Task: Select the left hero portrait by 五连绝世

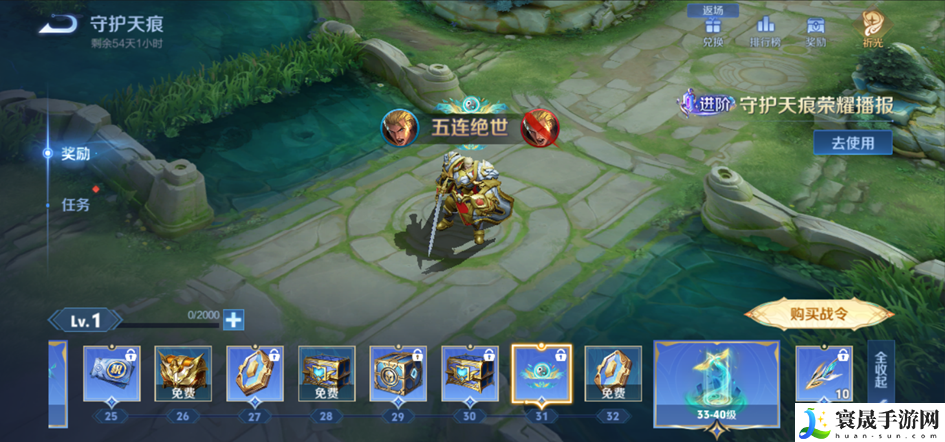Action: click(x=400, y=127)
